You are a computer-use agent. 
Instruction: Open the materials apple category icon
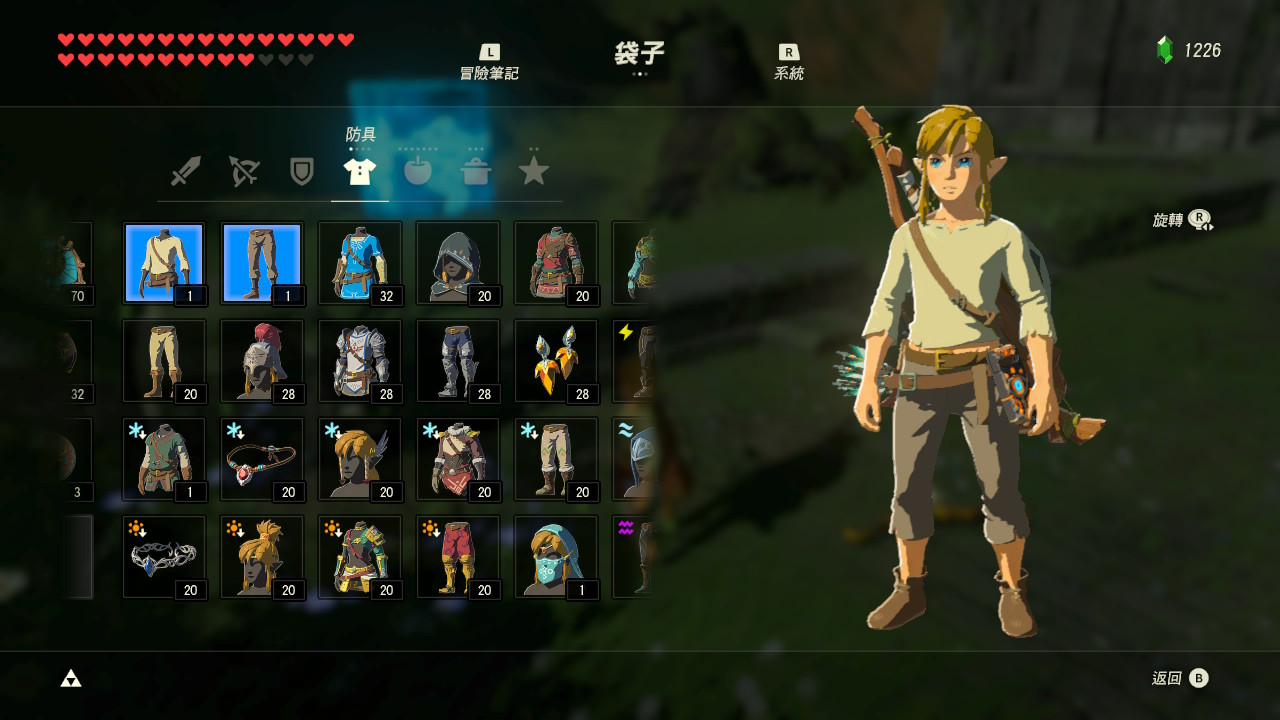(x=418, y=170)
